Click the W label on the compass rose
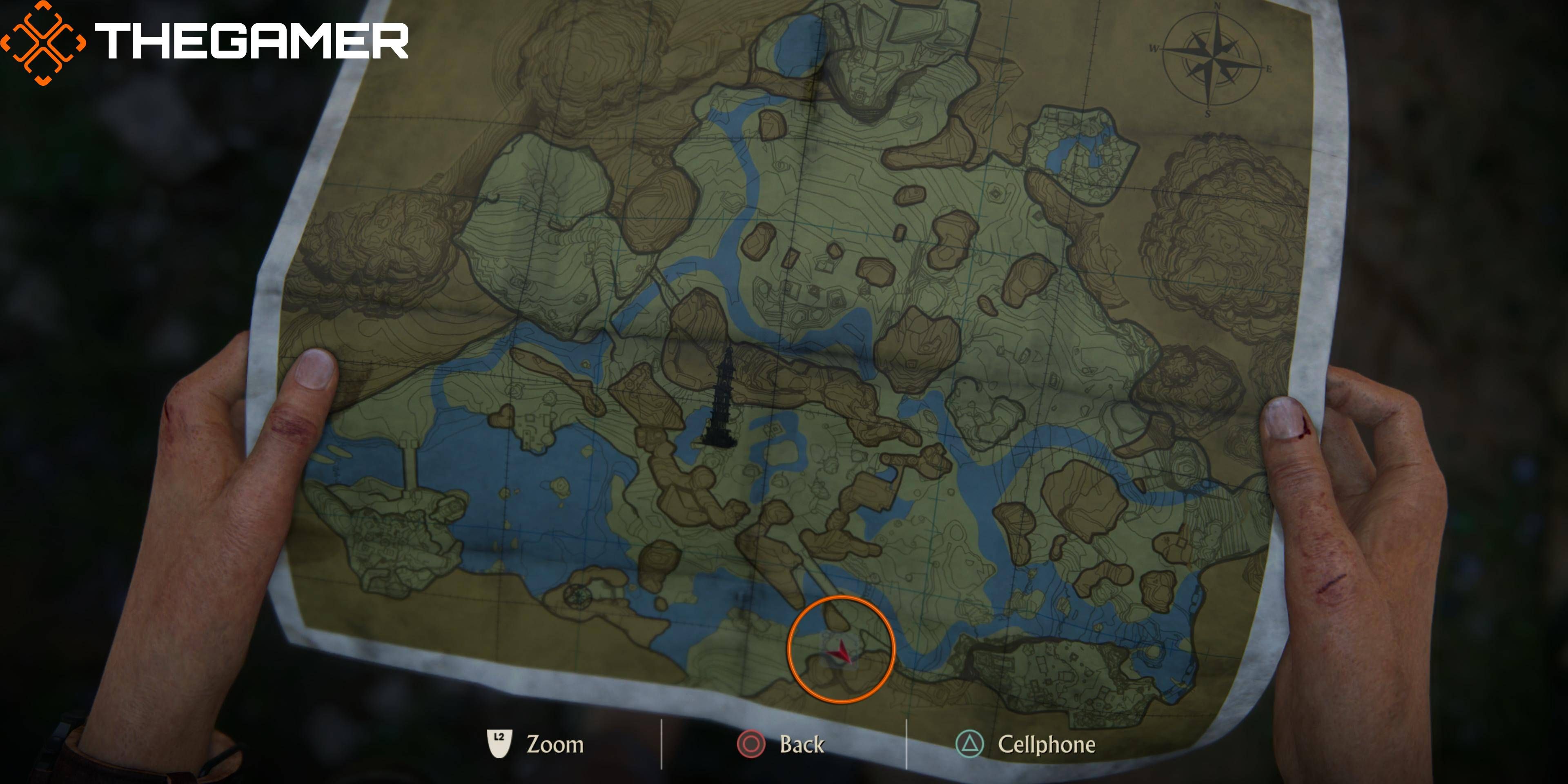1568x784 pixels. coord(1154,48)
